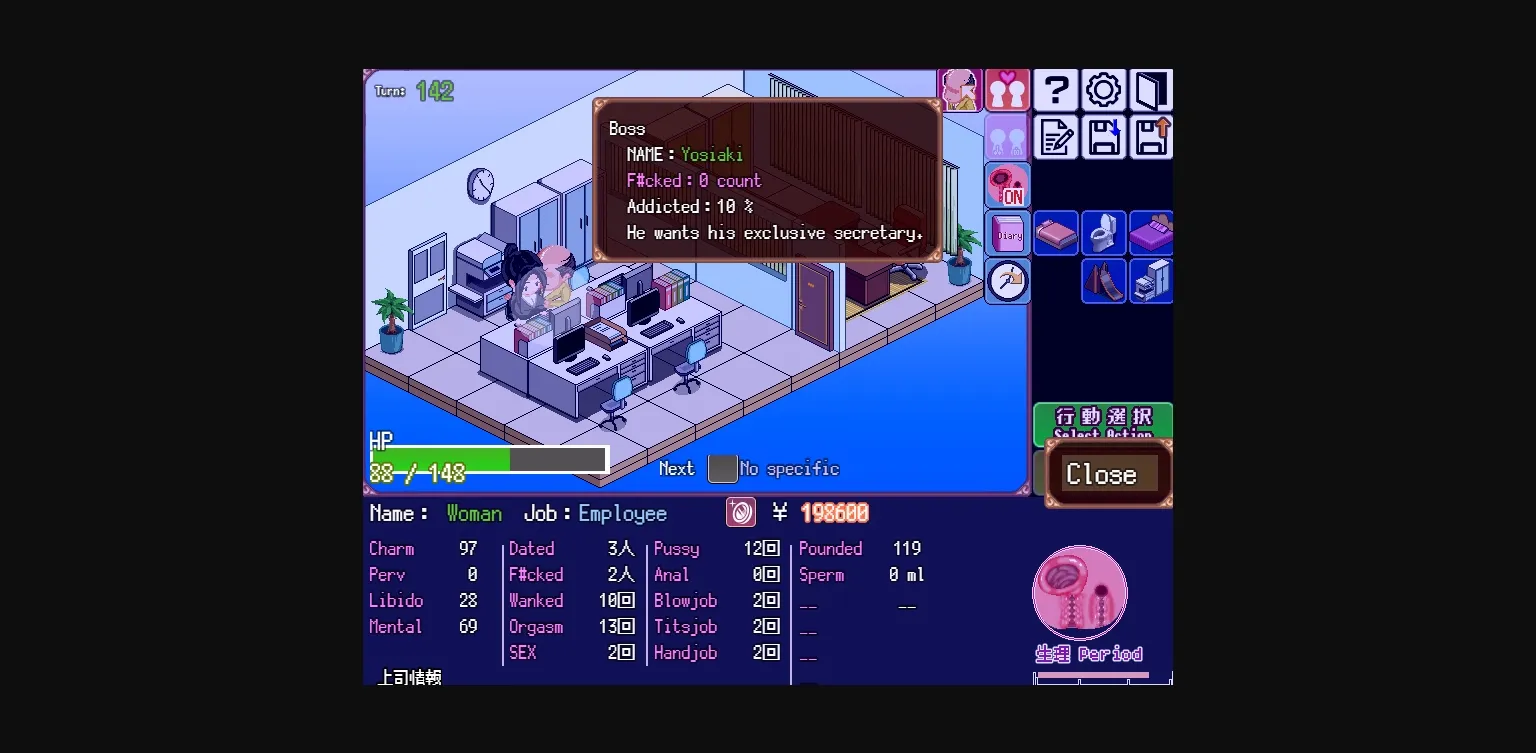
Task: Open the No specific next-target selector
Action: tap(723, 468)
